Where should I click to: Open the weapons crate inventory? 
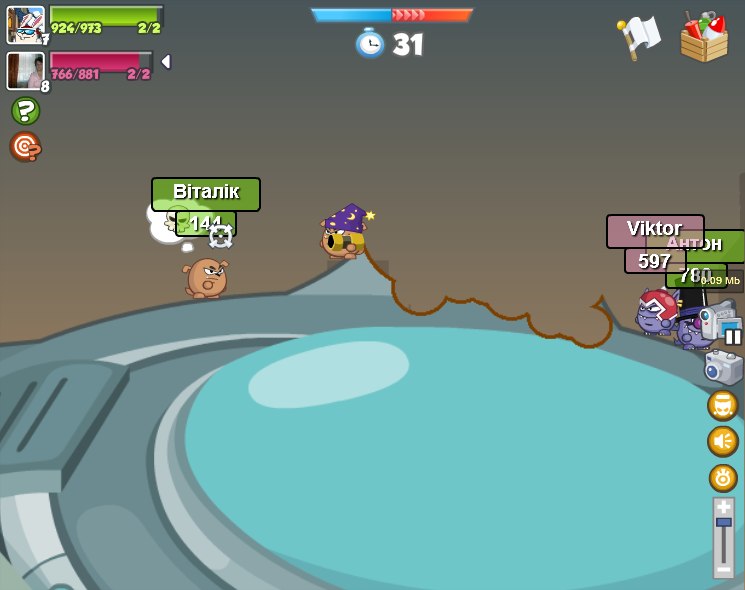[x=704, y=37]
